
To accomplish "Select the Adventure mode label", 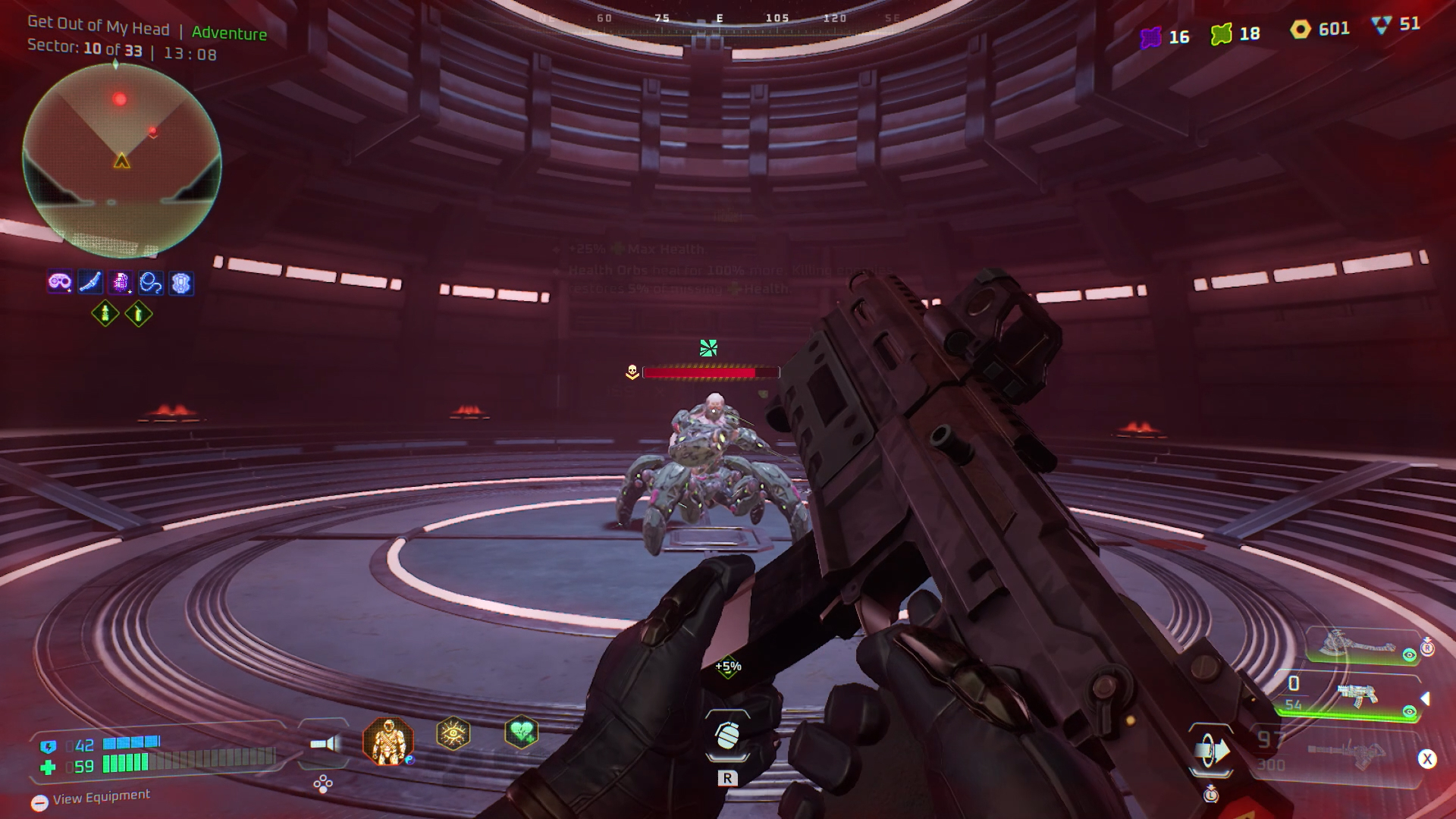I will pos(229,33).
